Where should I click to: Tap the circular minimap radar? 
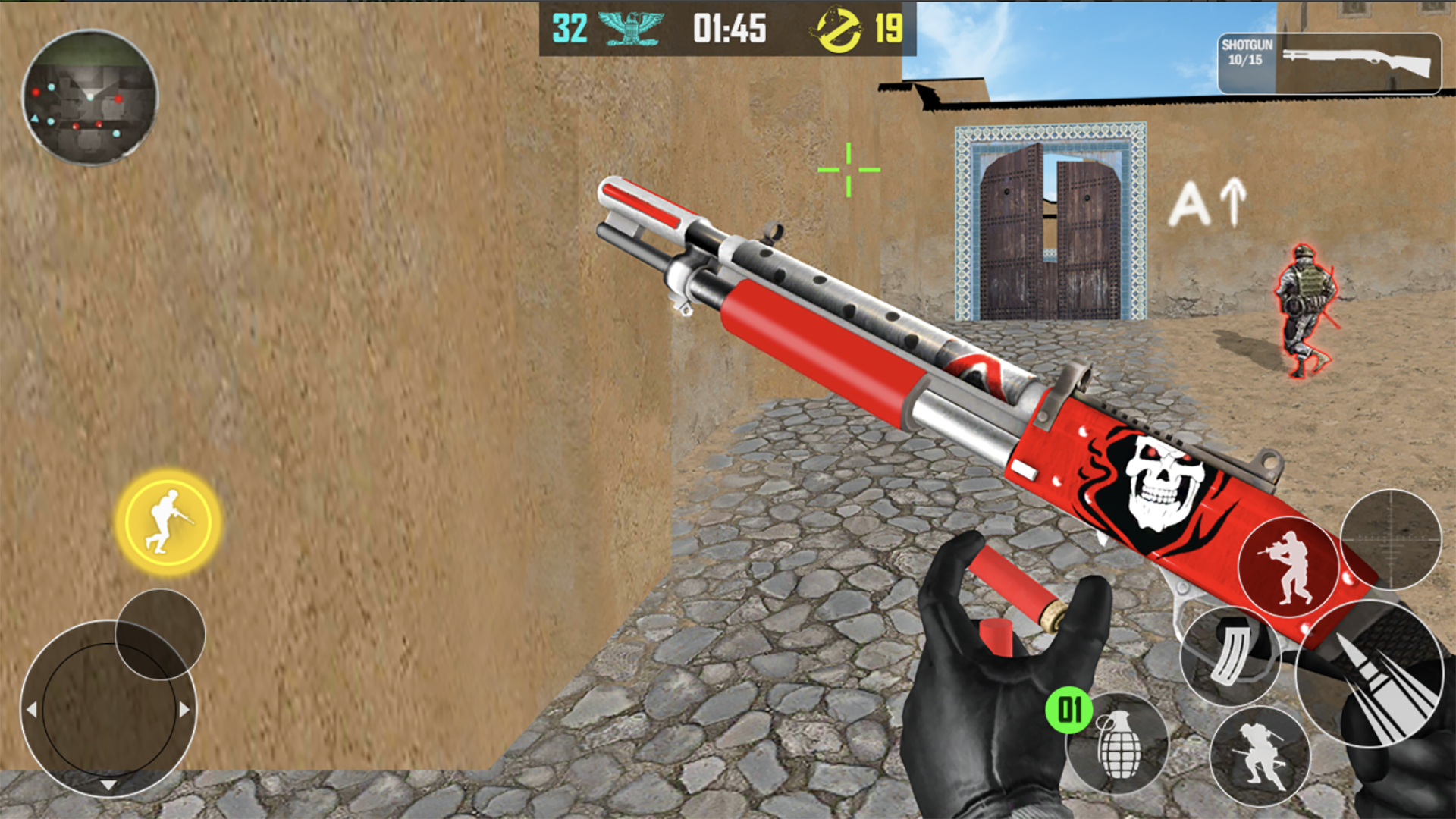pos(89,97)
